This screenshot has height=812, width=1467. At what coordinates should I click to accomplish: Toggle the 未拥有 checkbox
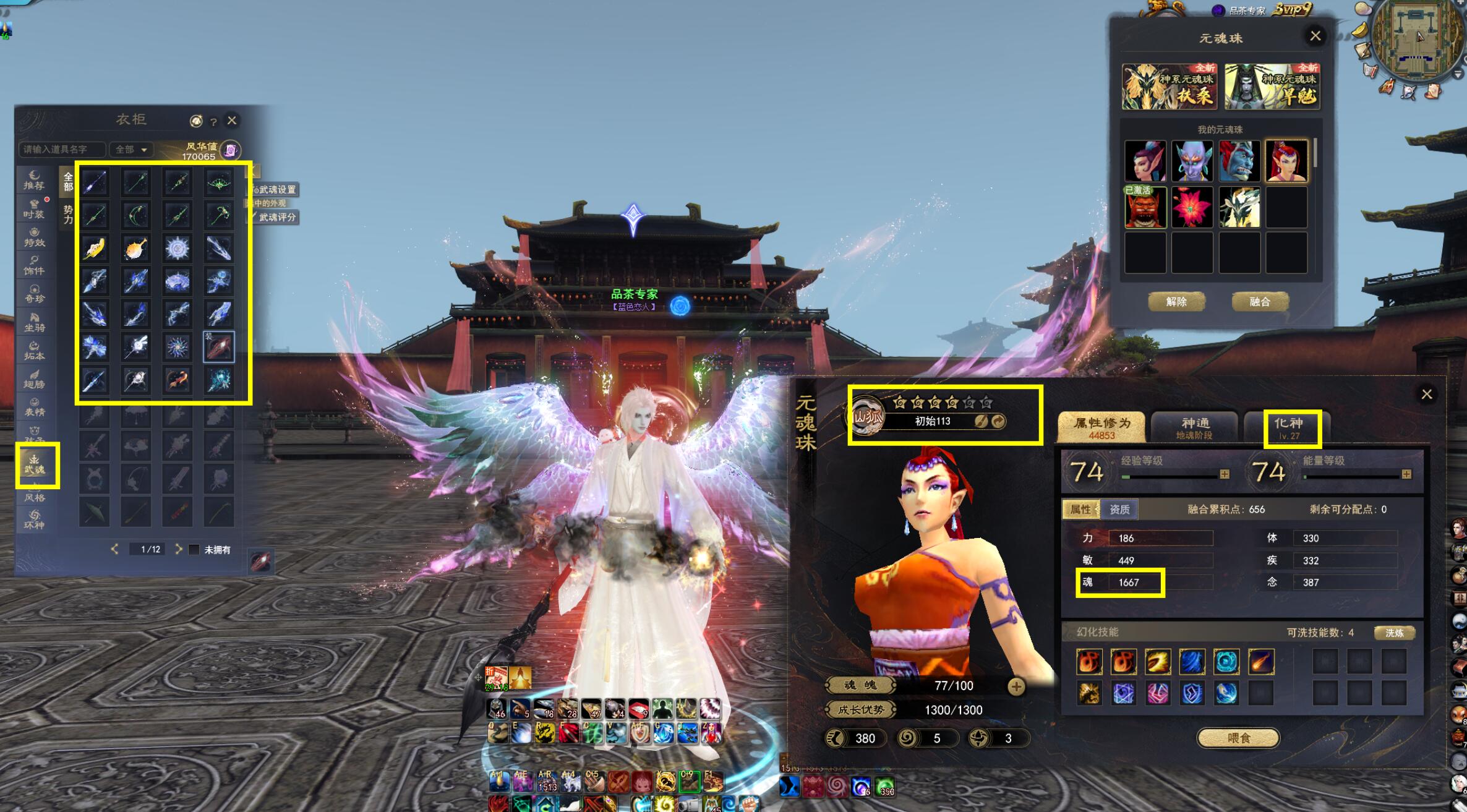click(194, 550)
